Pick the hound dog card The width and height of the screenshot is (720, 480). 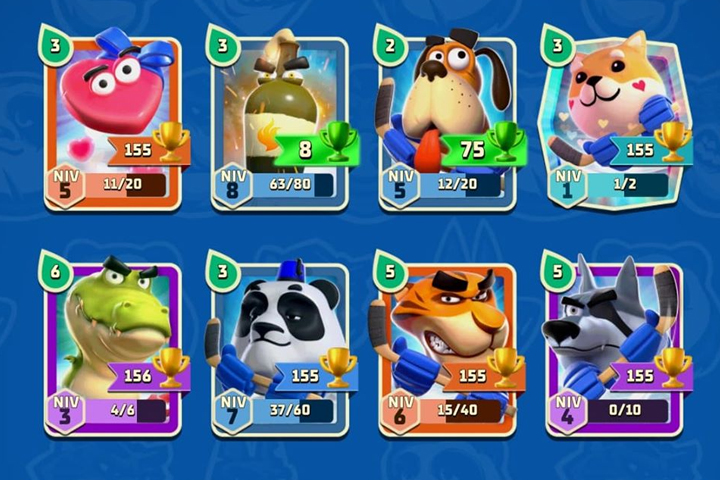click(447, 120)
